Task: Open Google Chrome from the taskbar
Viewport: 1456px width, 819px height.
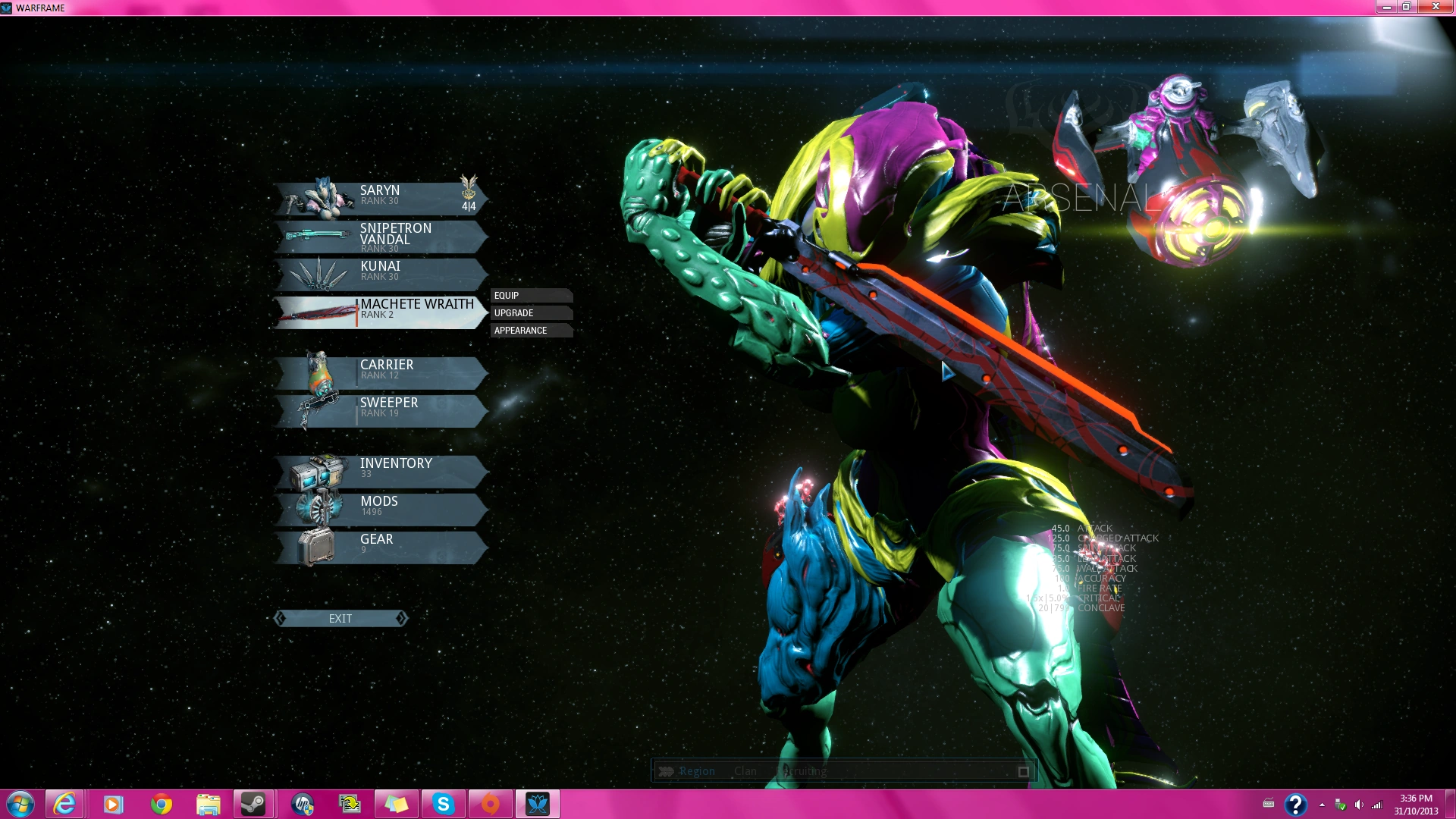Action: click(160, 803)
